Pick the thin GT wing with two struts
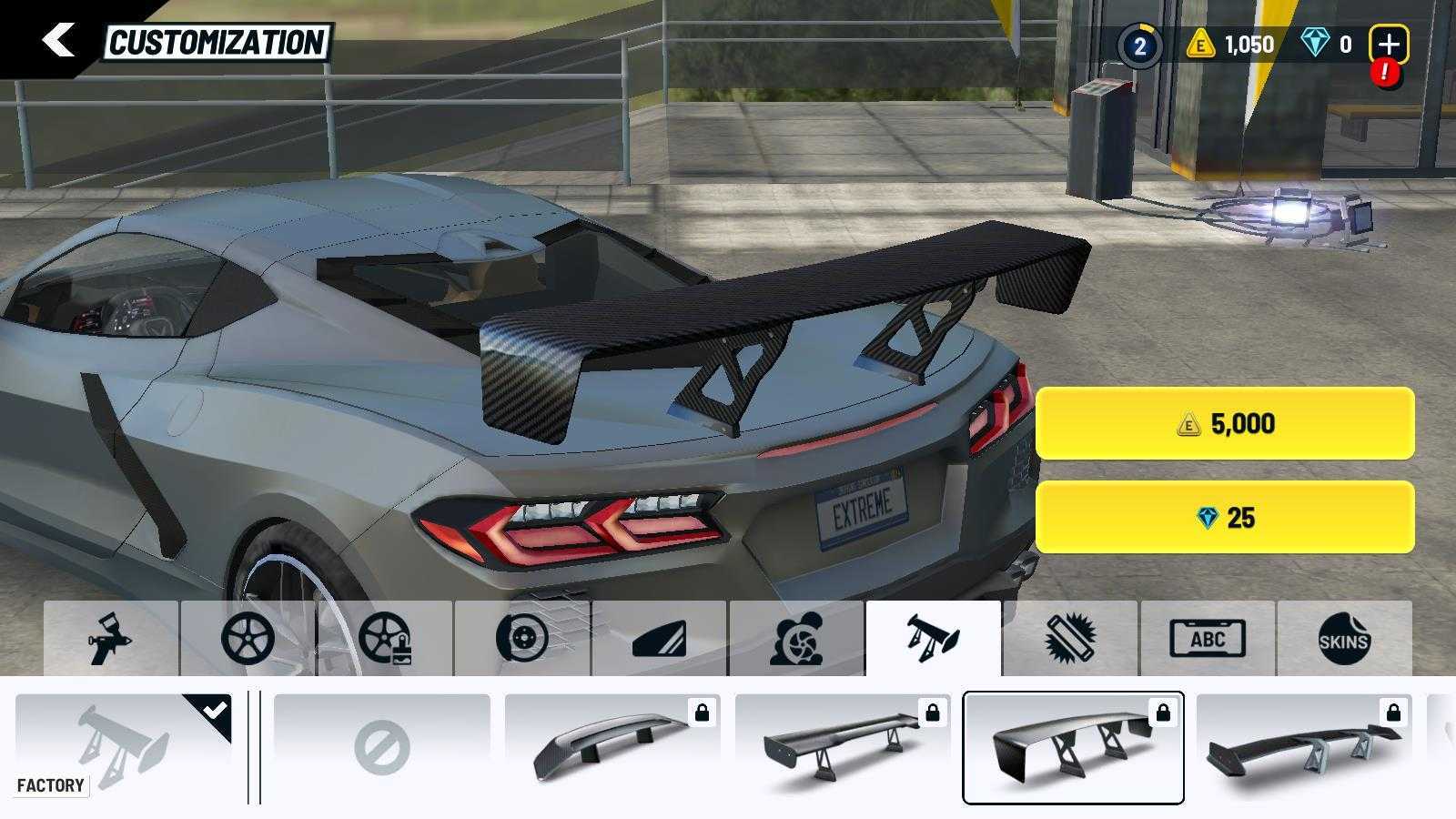 point(843,748)
